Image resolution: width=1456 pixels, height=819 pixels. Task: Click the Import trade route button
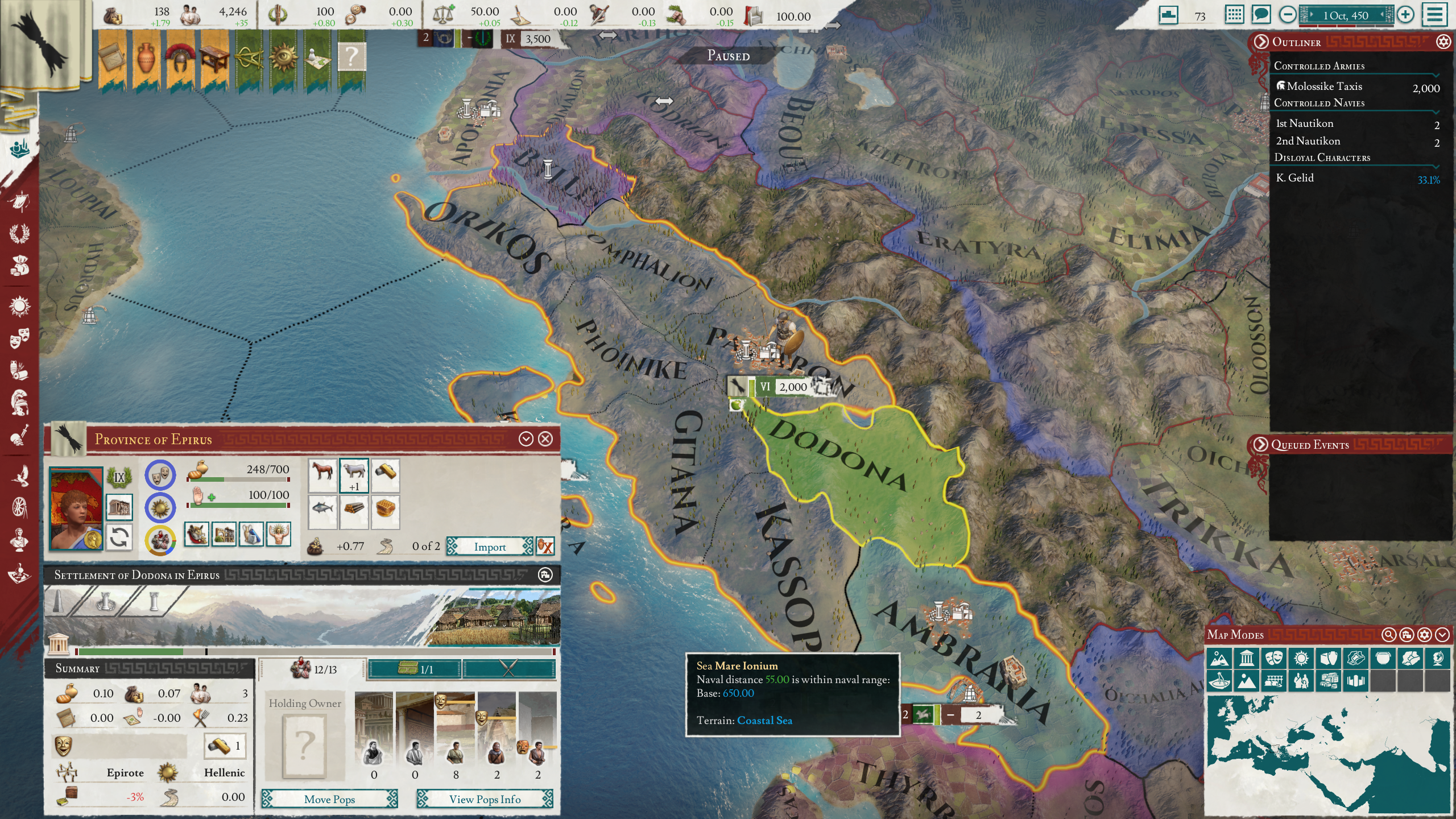490,547
